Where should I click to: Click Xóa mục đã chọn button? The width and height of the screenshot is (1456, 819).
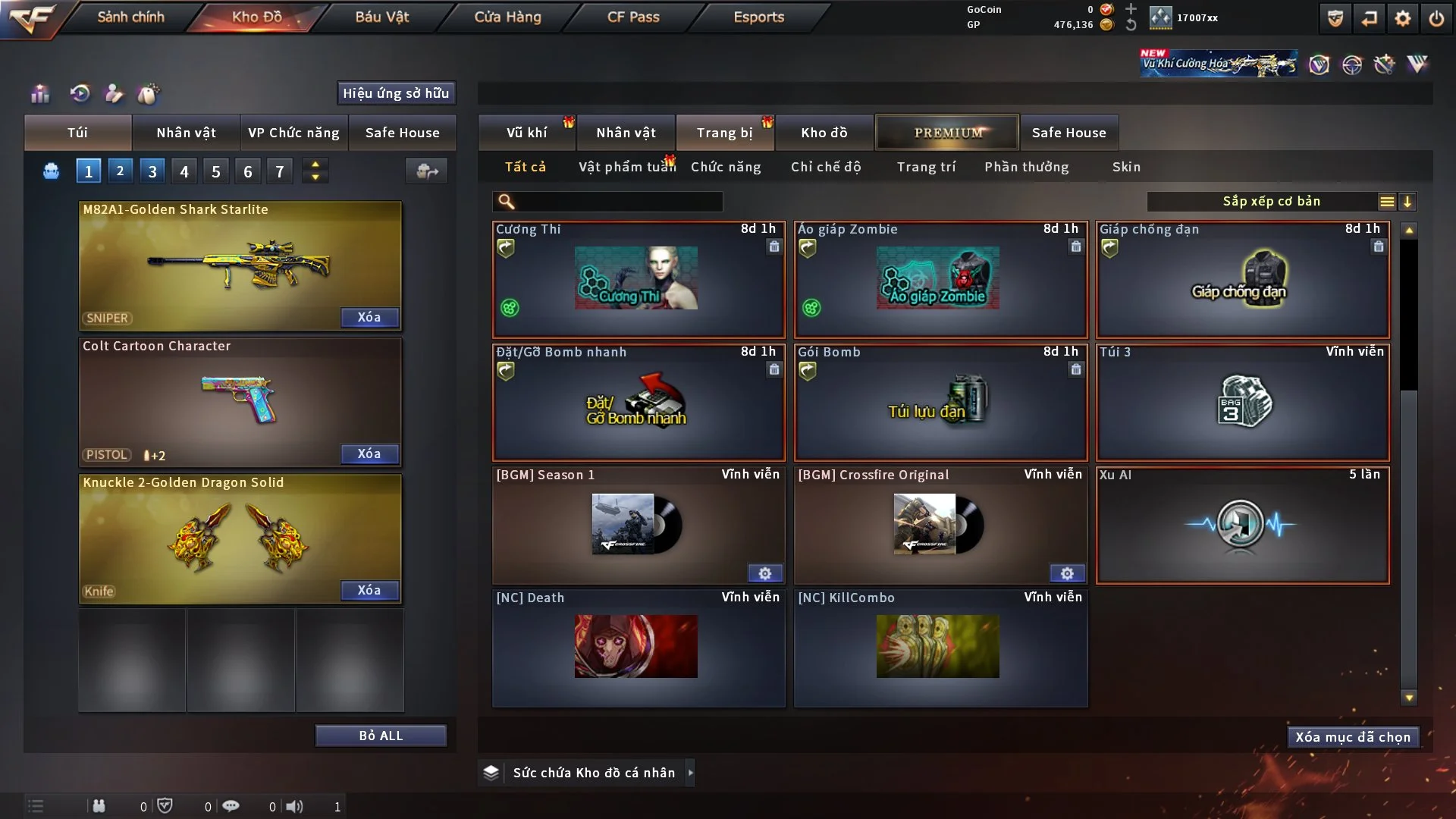[x=1353, y=737]
